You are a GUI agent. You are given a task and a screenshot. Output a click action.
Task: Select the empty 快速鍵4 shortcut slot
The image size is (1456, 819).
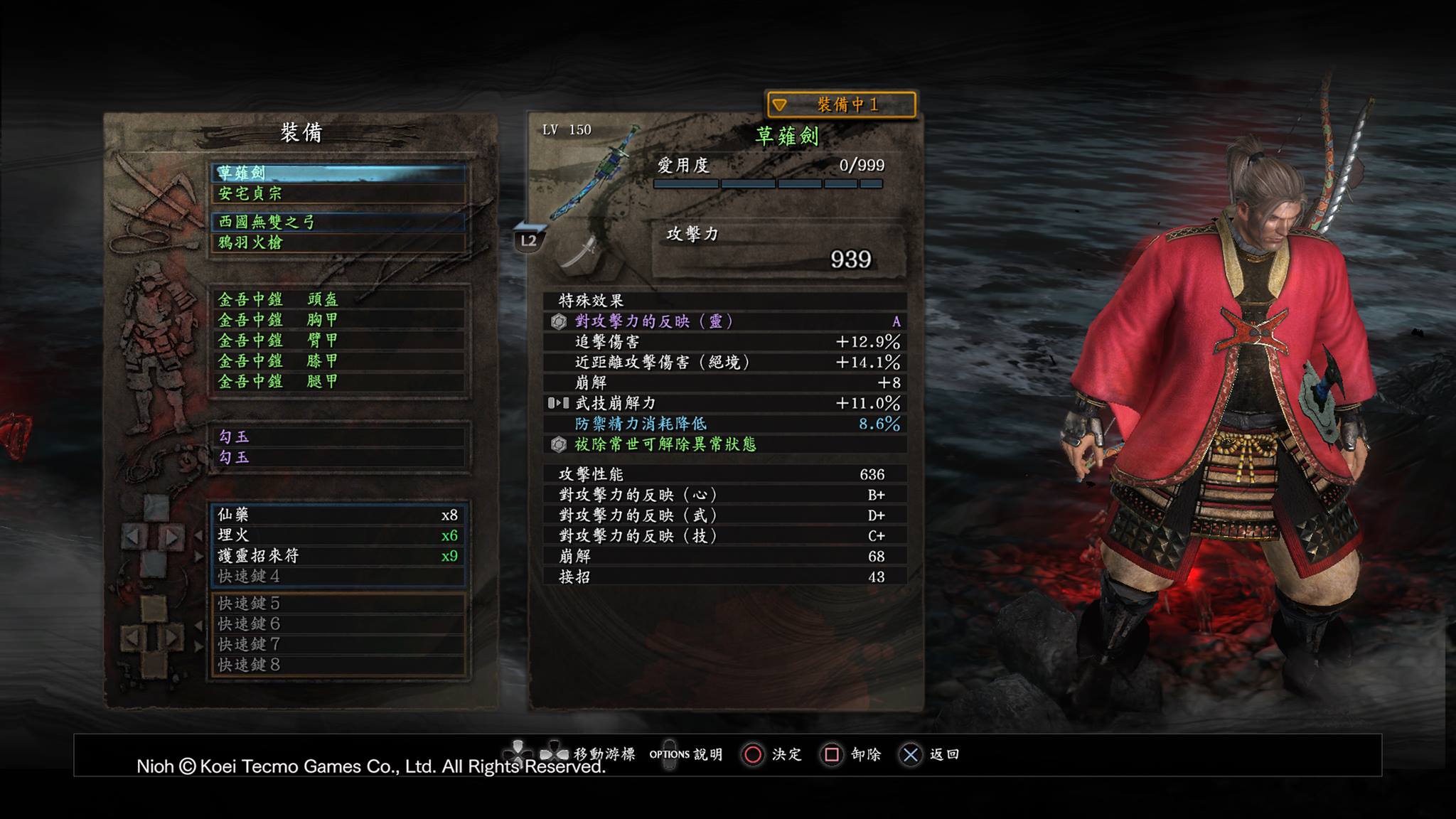[338, 576]
